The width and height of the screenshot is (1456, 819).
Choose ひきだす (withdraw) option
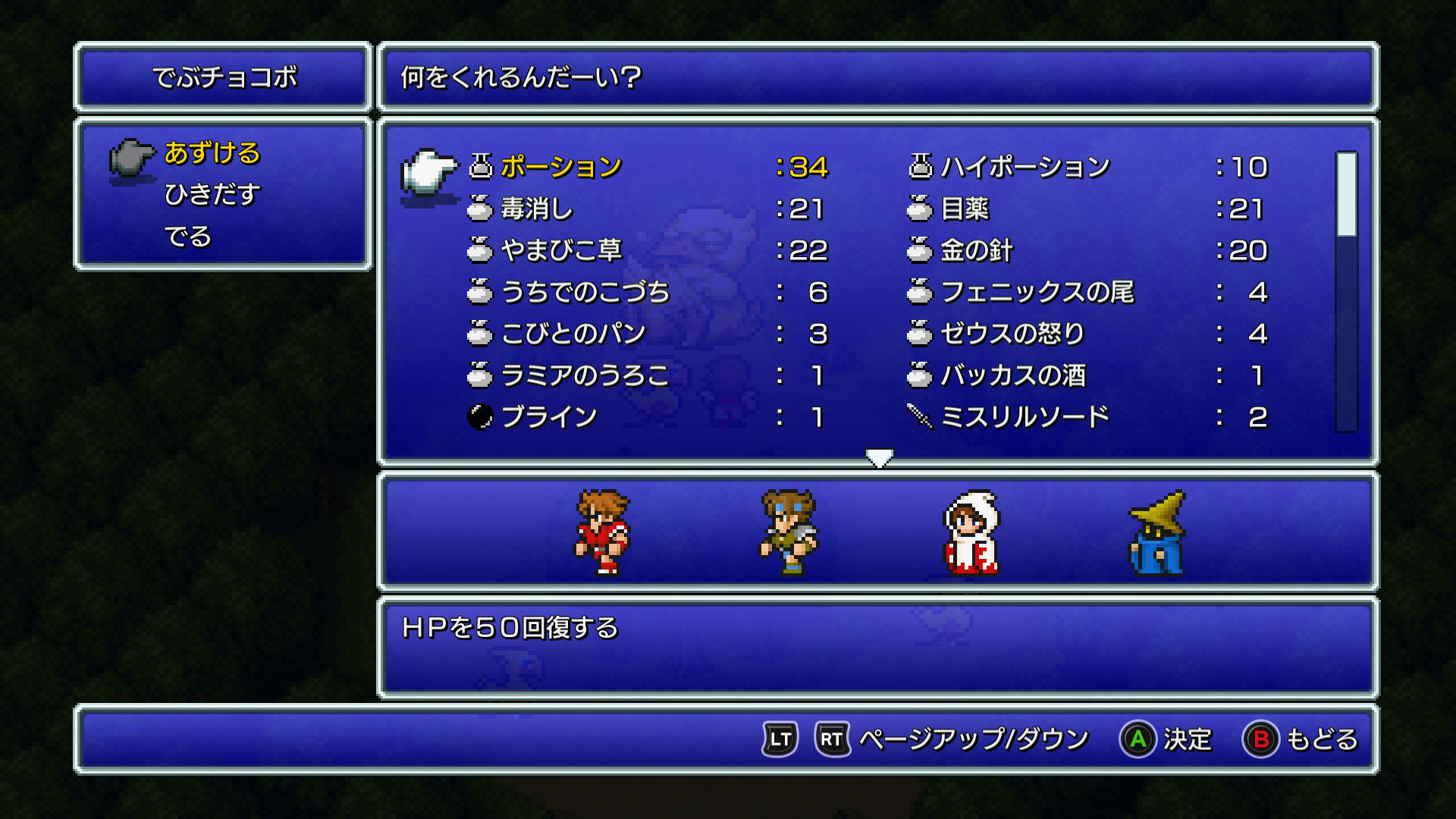[x=212, y=195]
